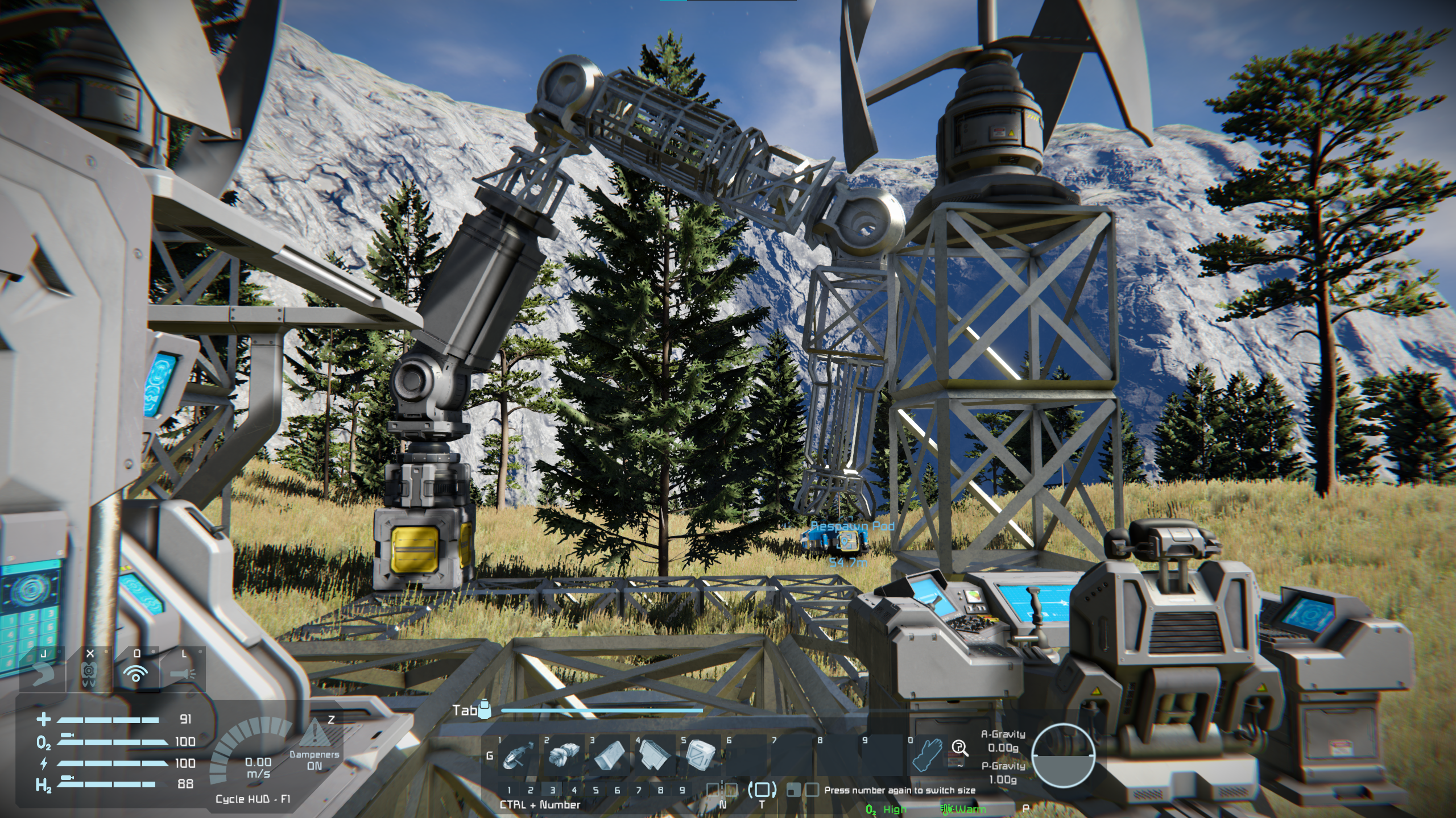Viewport: 1456px width, 818px height.
Task: Open the backpack inventory icon
Action: point(485,711)
